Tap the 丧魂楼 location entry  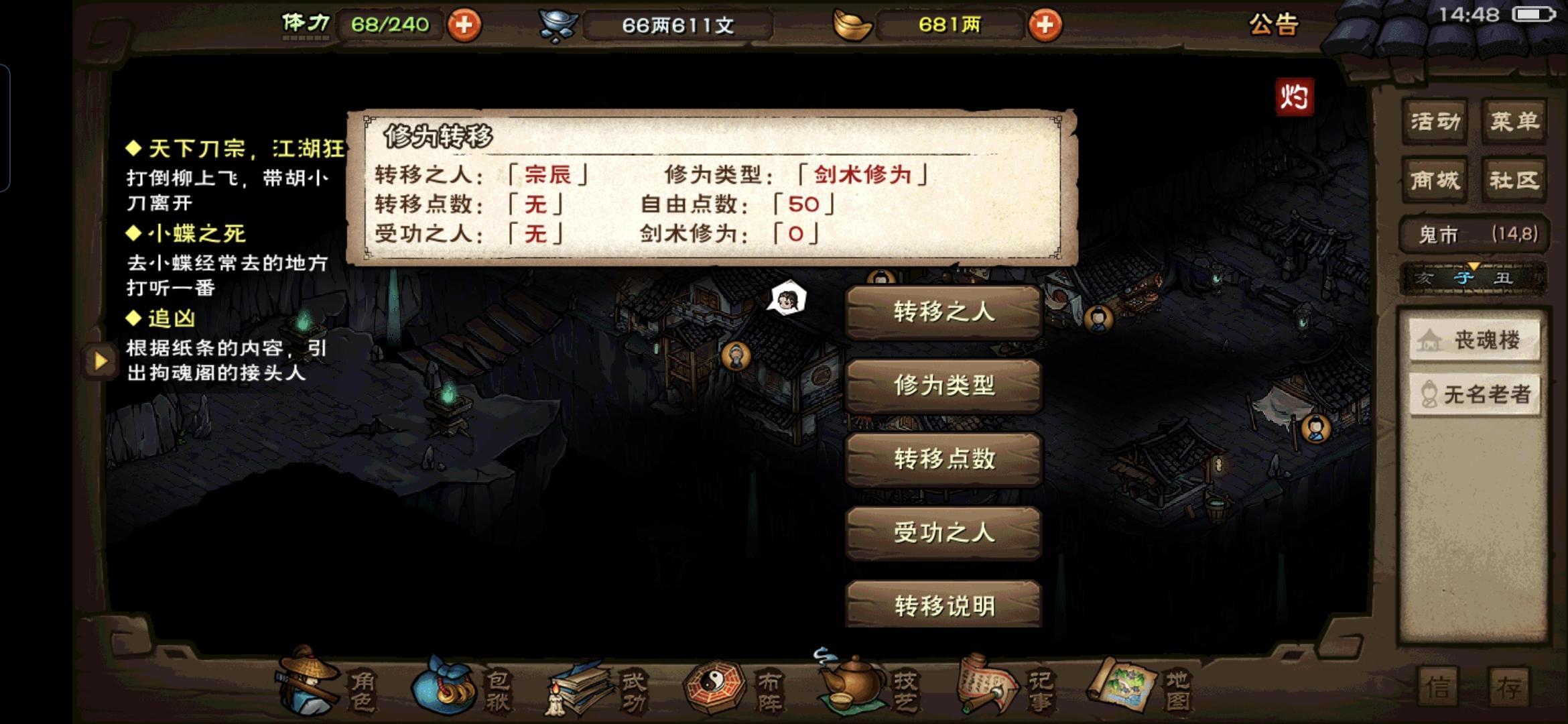(x=1474, y=341)
